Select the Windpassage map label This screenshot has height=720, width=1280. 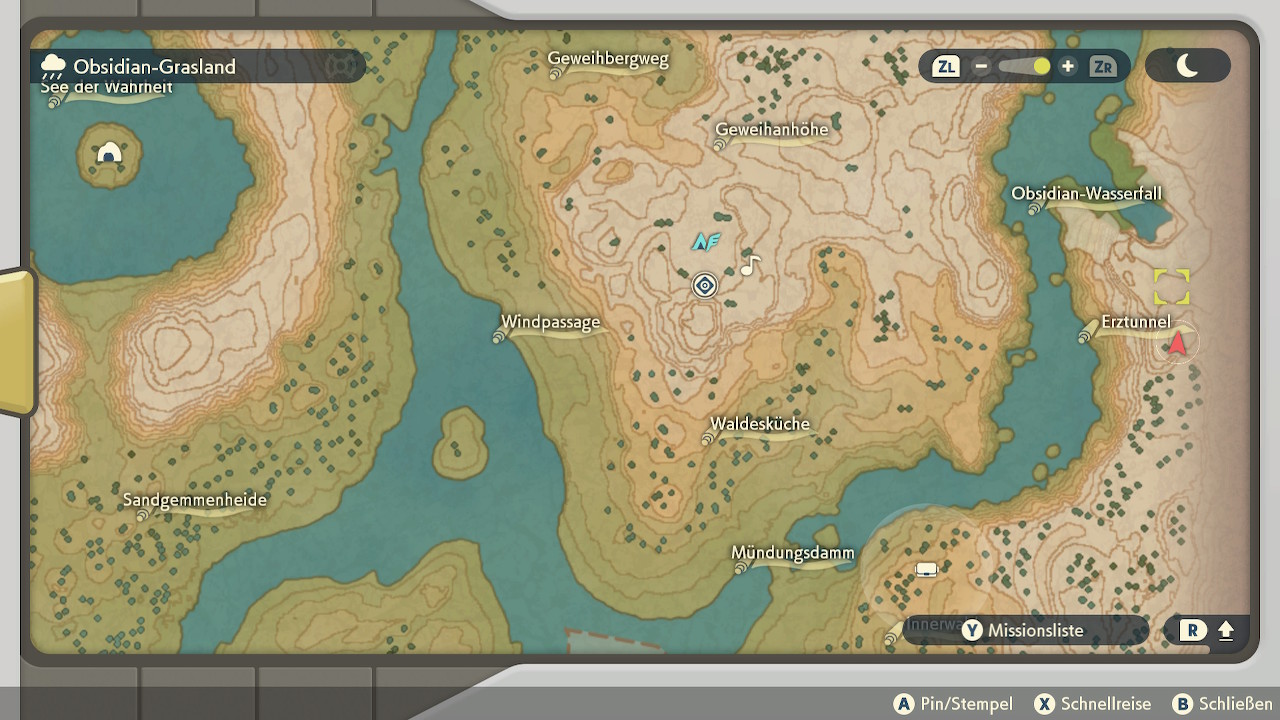[550, 322]
